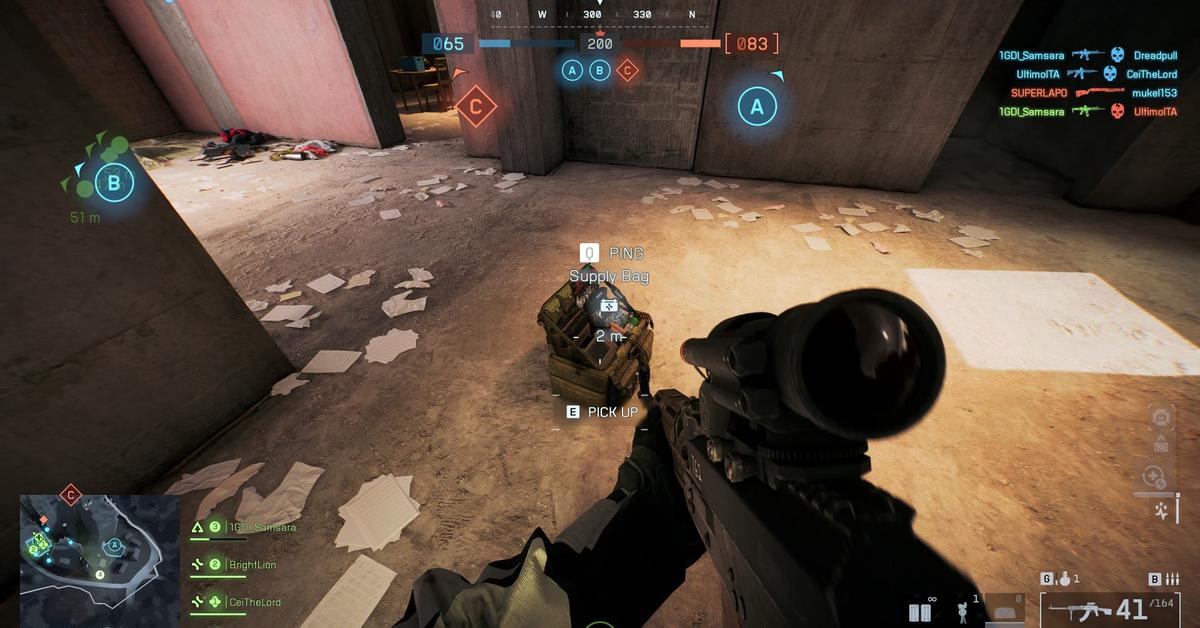Choose CeiTheLord in the squad list
The image size is (1200, 628).
click(254, 602)
